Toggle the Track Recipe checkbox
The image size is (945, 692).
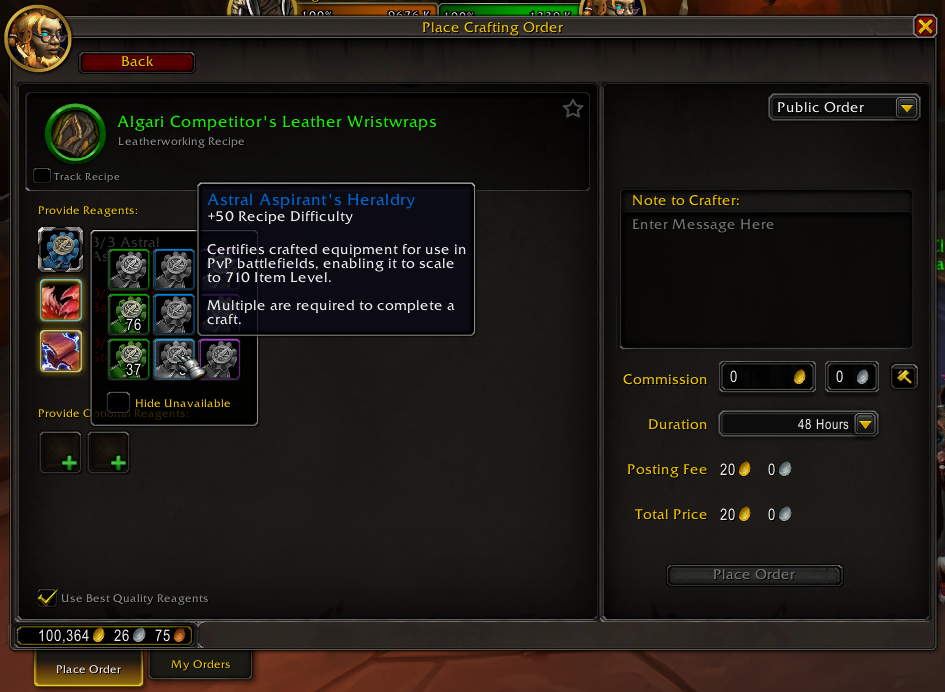(x=42, y=176)
